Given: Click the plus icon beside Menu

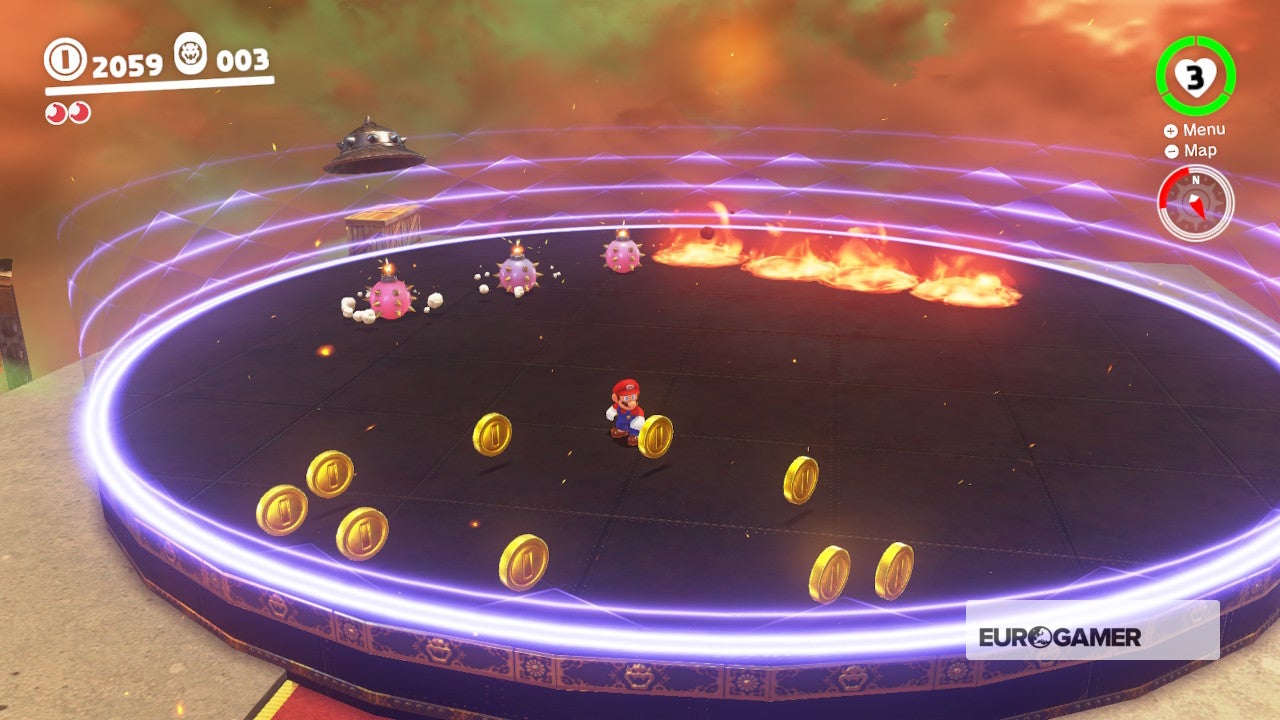Looking at the screenshot, I should [x=1170, y=129].
